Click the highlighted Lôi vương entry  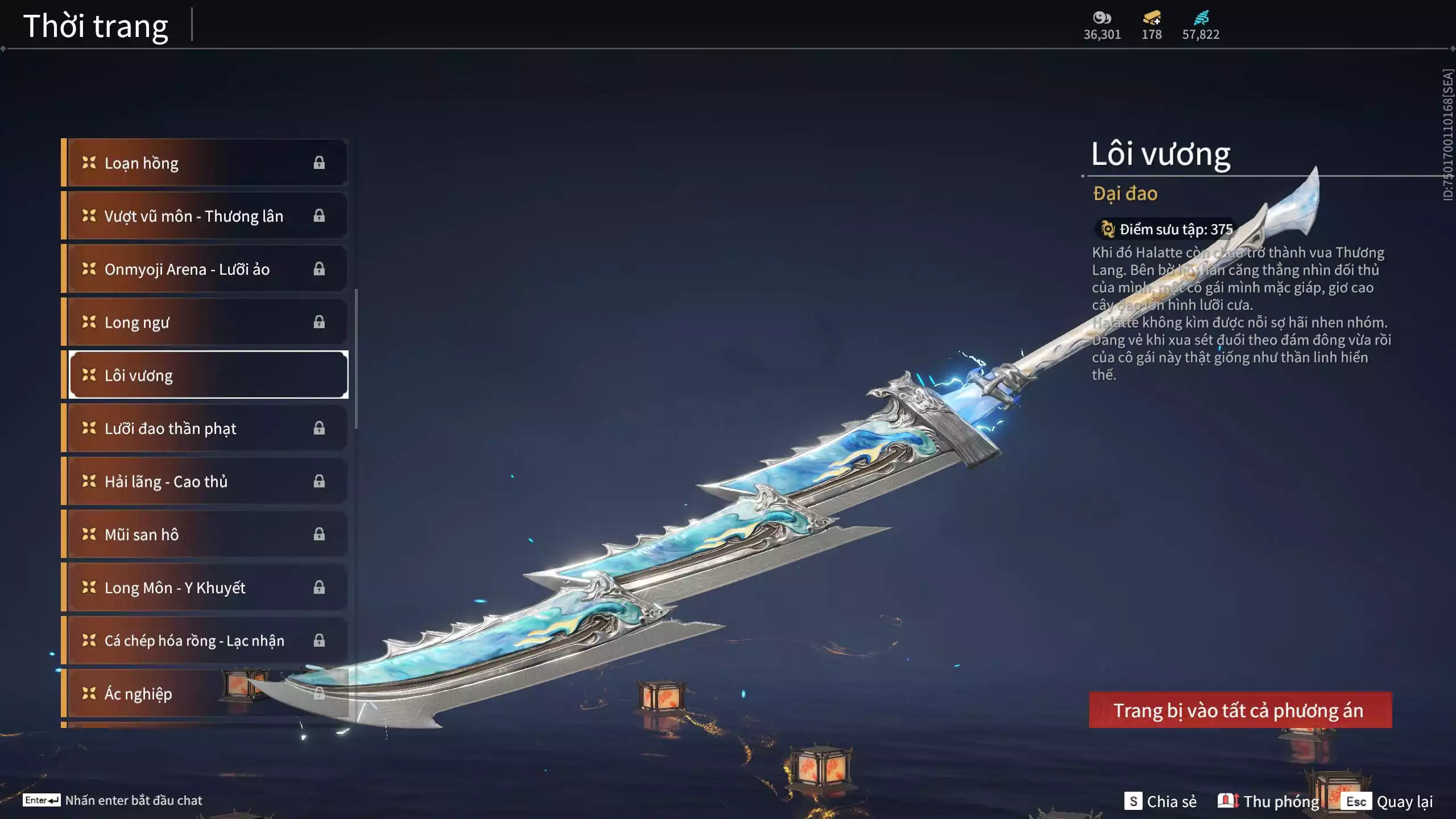coord(208,375)
